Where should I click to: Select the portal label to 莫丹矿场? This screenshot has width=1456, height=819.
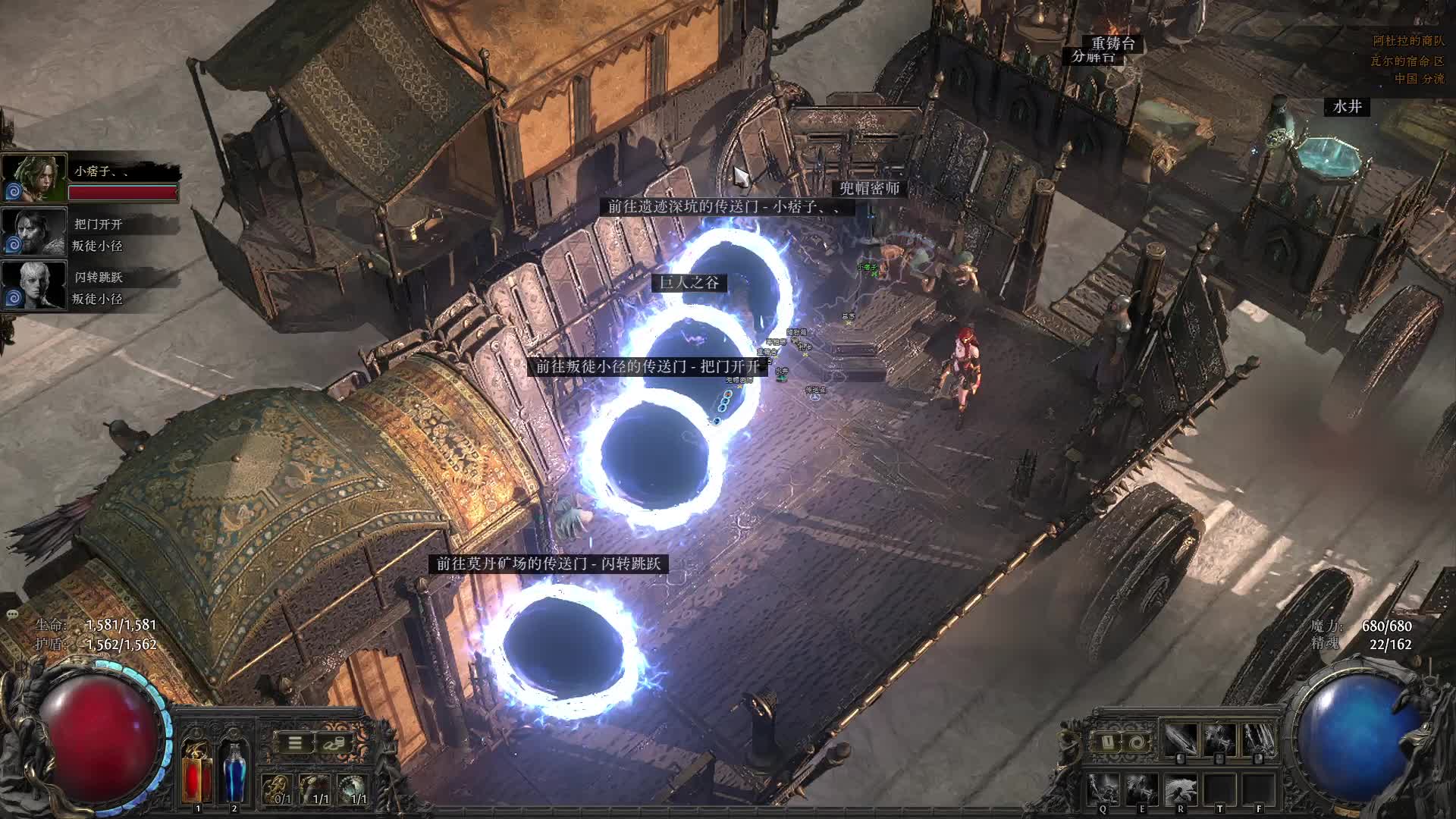coord(548,563)
